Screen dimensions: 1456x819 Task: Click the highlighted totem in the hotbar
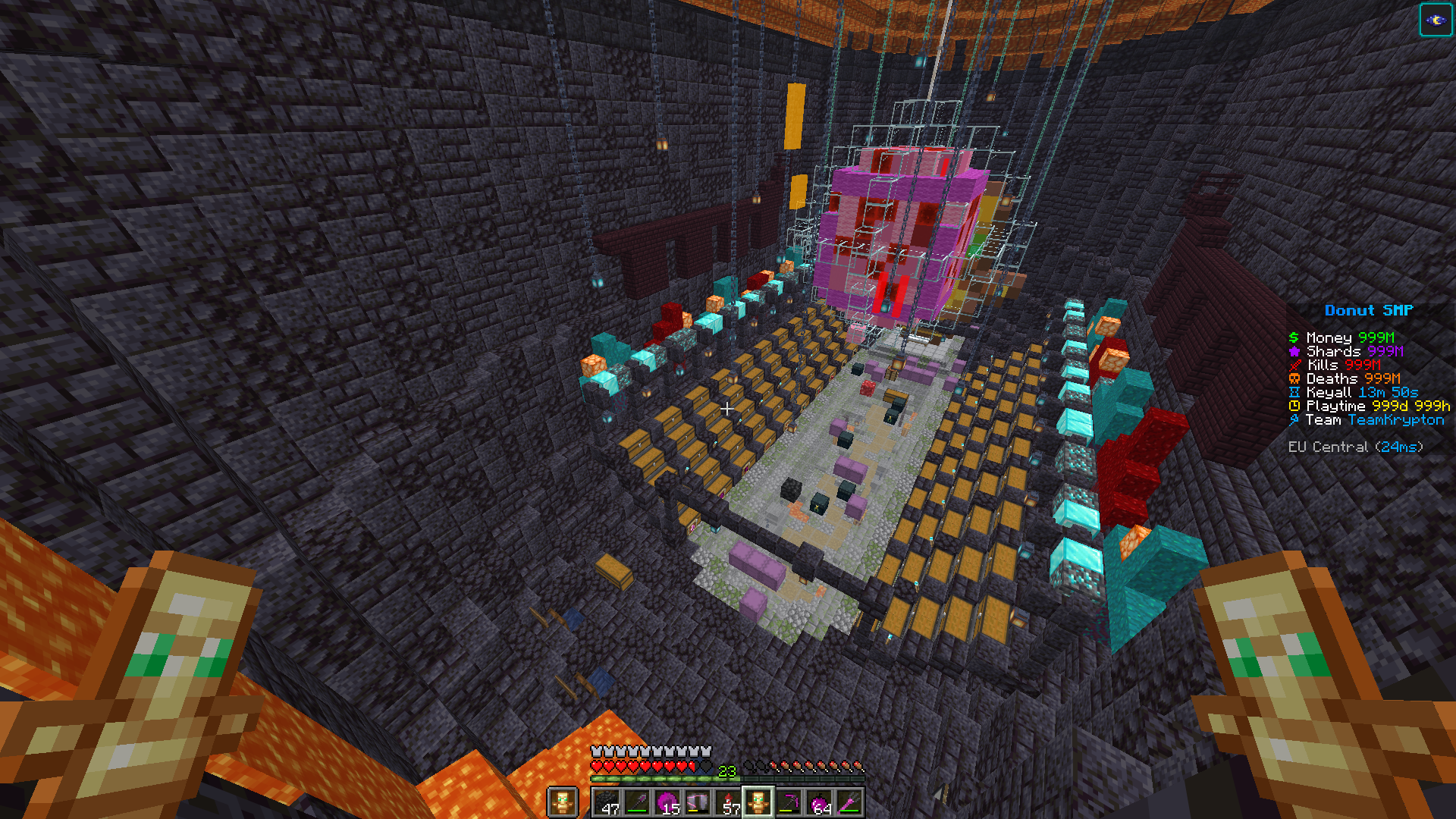pyautogui.click(x=758, y=802)
